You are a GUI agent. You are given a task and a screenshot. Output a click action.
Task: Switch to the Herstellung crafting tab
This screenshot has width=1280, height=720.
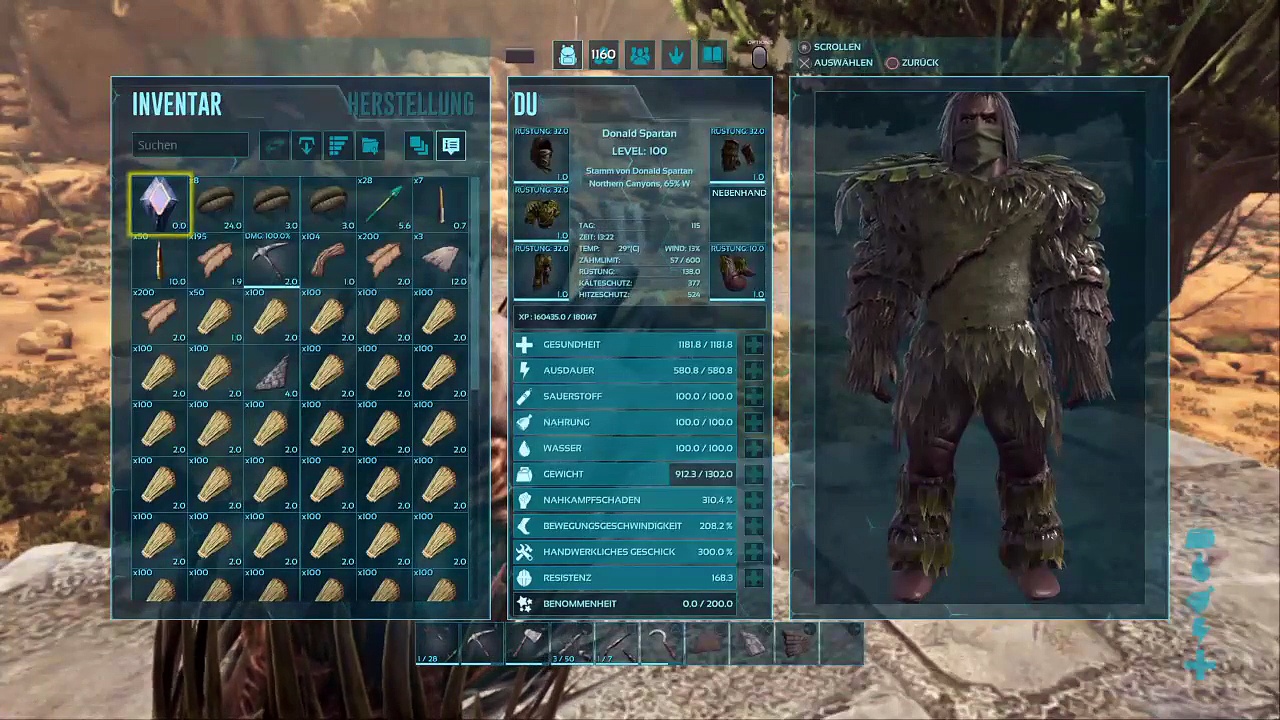tap(410, 104)
